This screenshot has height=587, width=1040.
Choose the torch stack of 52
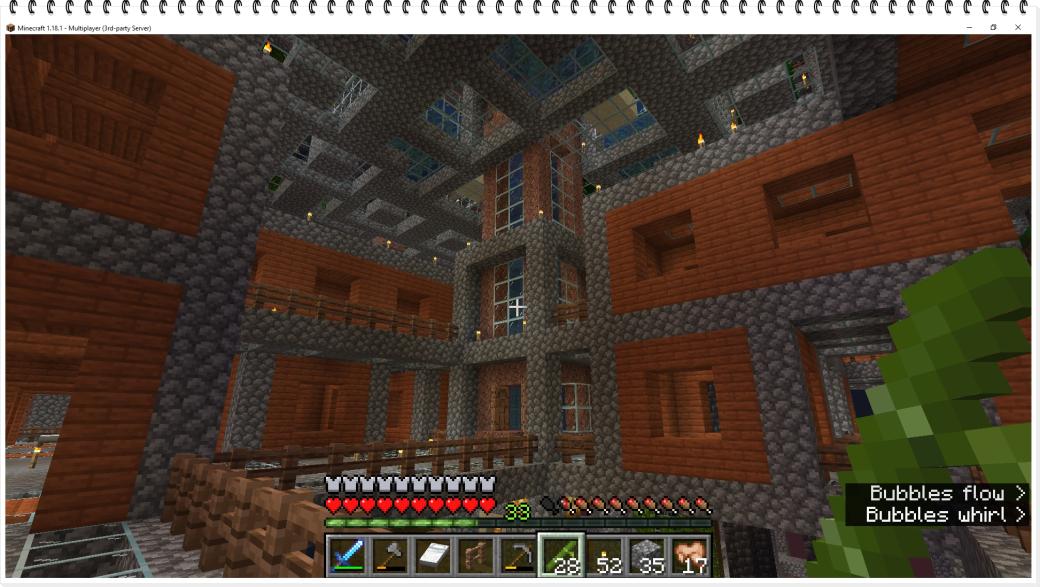pyautogui.click(x=604, y=556)
